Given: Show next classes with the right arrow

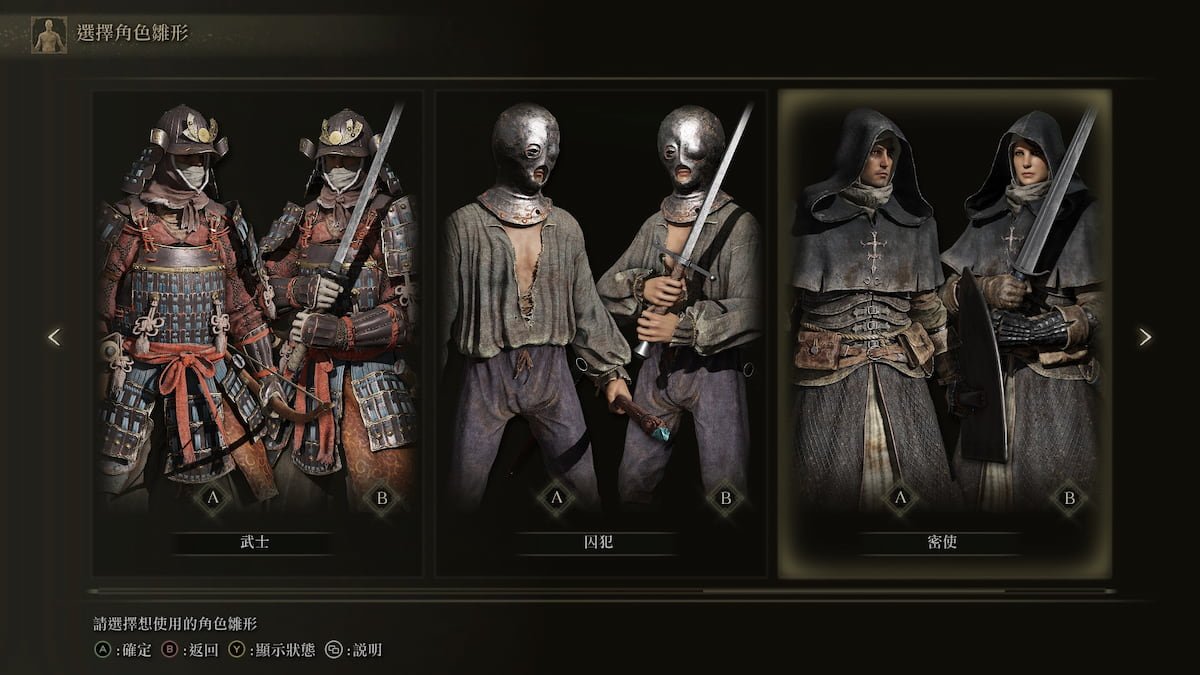Looking at the screenshot, I should coord(1145,337).
